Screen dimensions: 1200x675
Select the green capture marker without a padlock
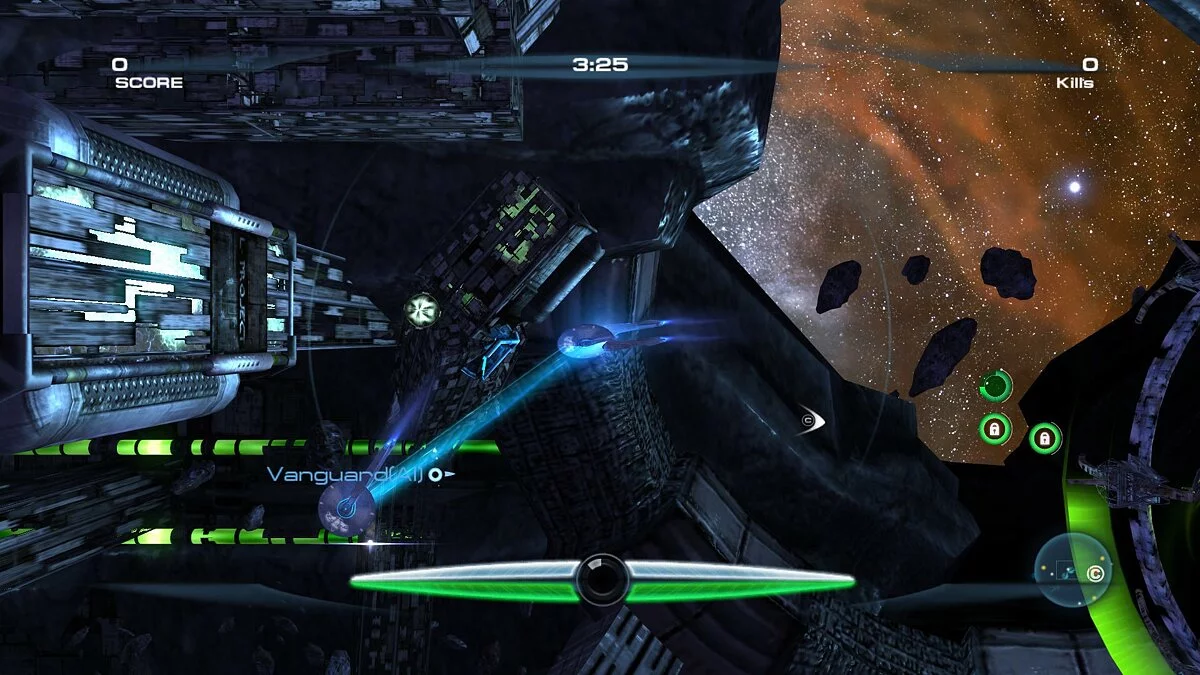(x=995, y=385)
